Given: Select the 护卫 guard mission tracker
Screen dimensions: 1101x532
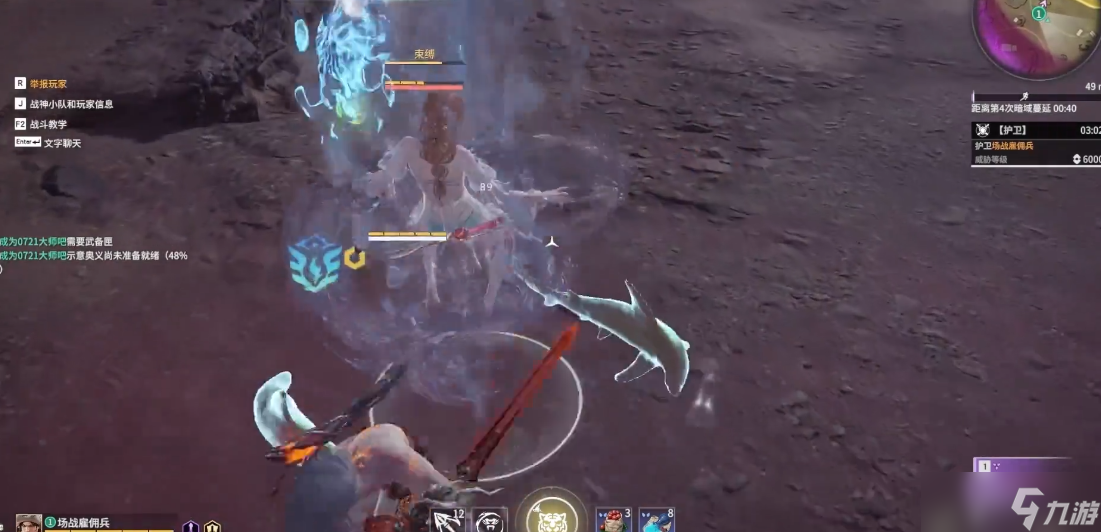Looking at the screenshot, I should pyautogui.click(x=1036, y=130).
